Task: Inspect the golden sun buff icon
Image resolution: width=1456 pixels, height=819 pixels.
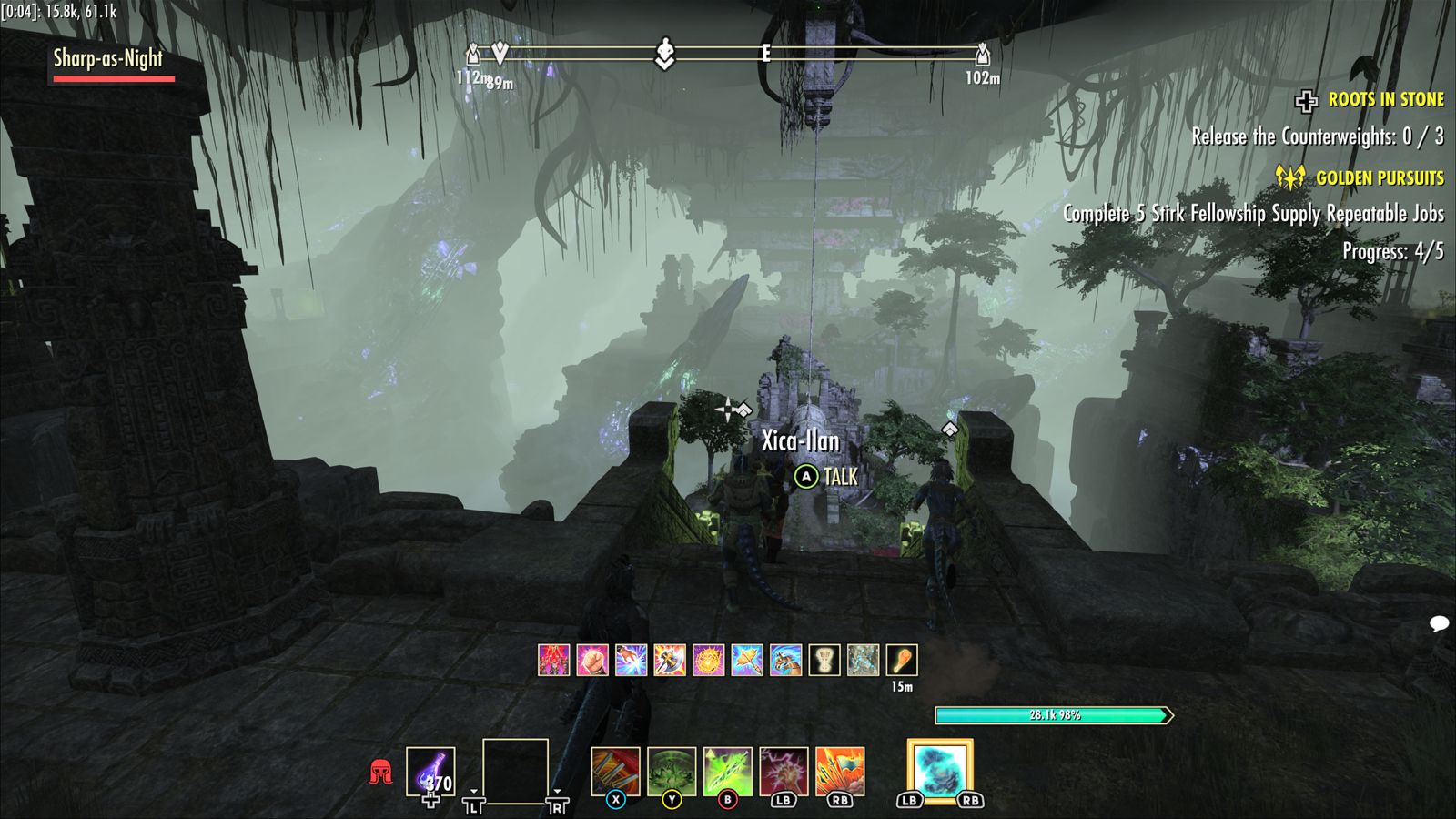Action: pyautogui.click(x=708, y=660)
